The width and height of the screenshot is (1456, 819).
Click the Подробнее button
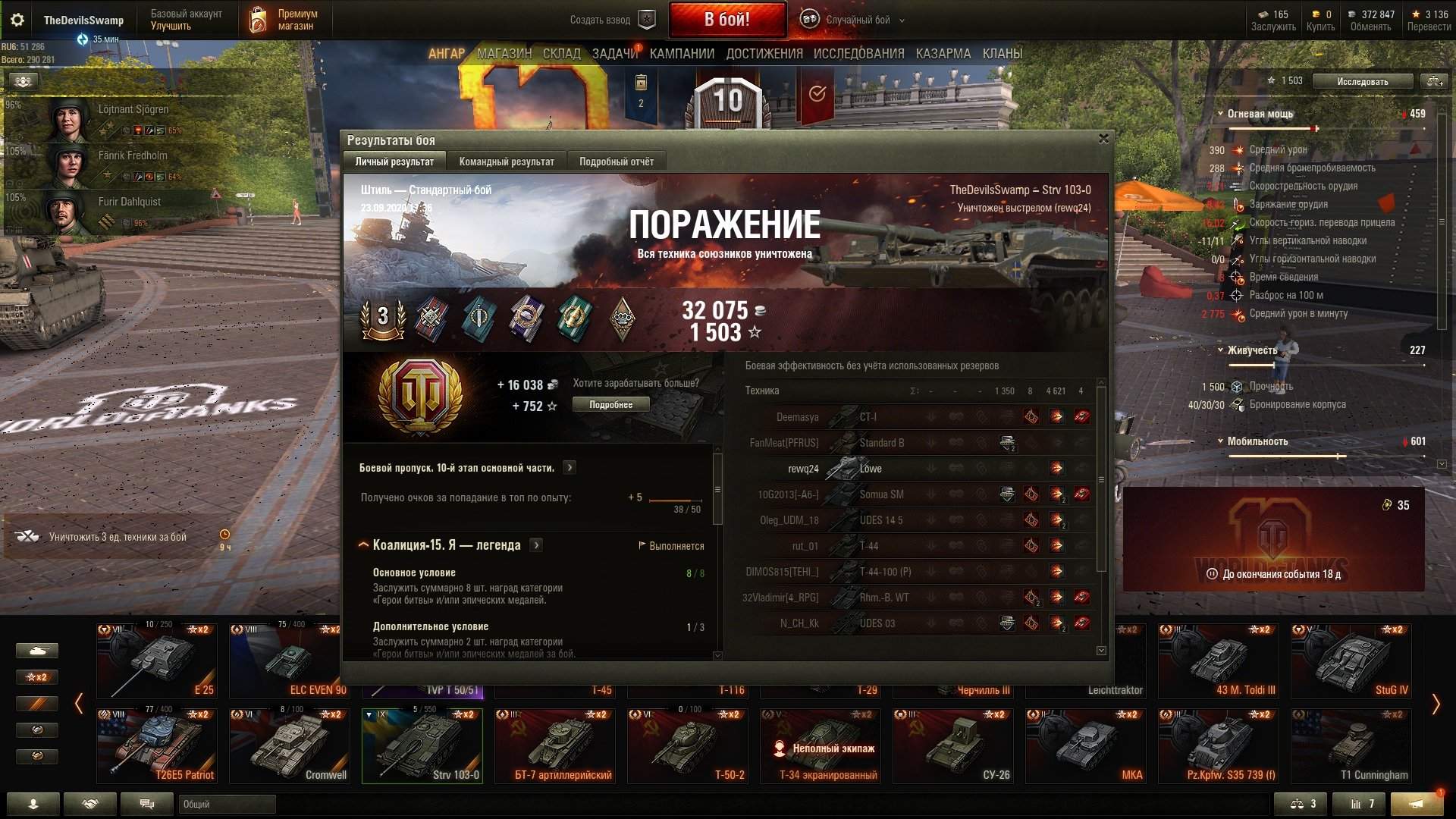coord(610,405)
